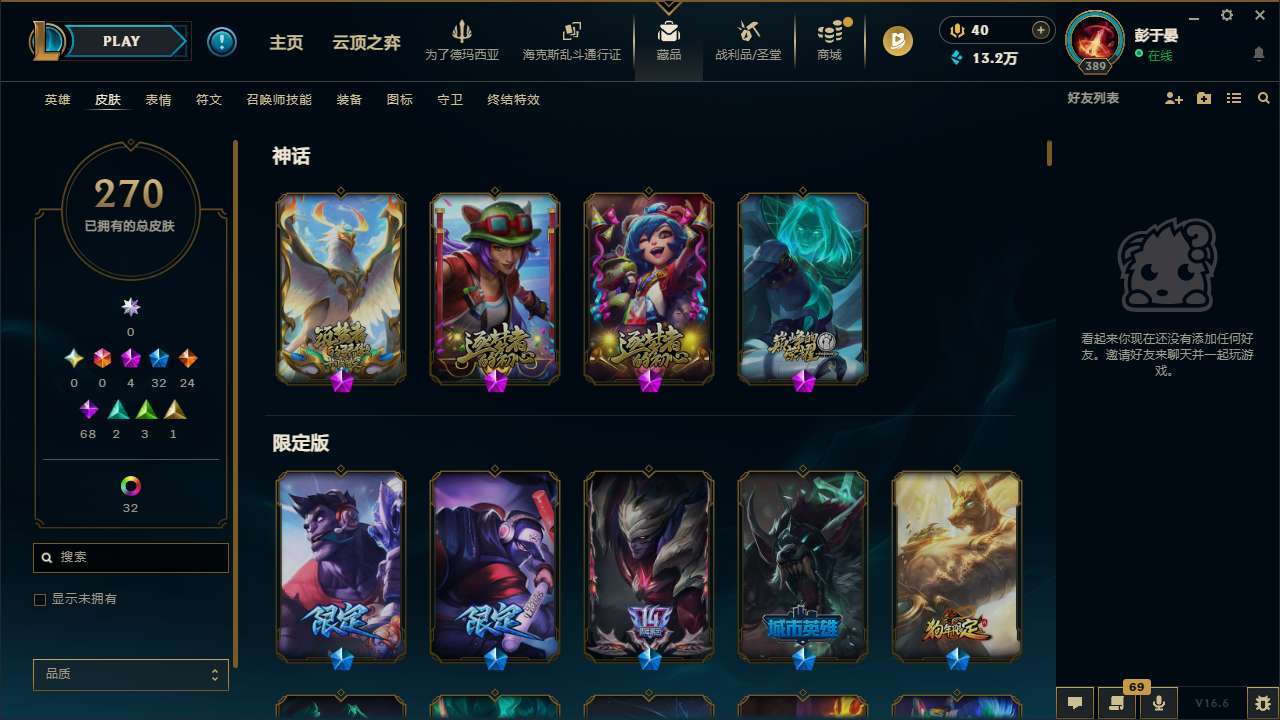The width and height of the screenshot is (1280, 720).
Task: Open the 品质 quality filter dropdown
Action: coord(130,674)
